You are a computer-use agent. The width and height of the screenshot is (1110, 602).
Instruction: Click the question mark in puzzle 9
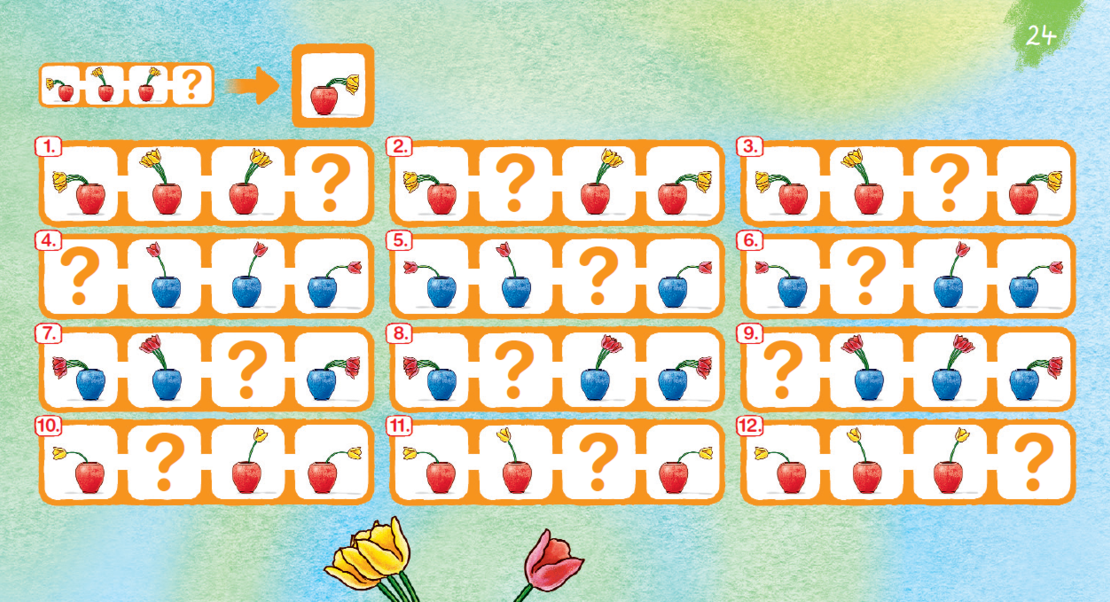click(x=783, y=369)
